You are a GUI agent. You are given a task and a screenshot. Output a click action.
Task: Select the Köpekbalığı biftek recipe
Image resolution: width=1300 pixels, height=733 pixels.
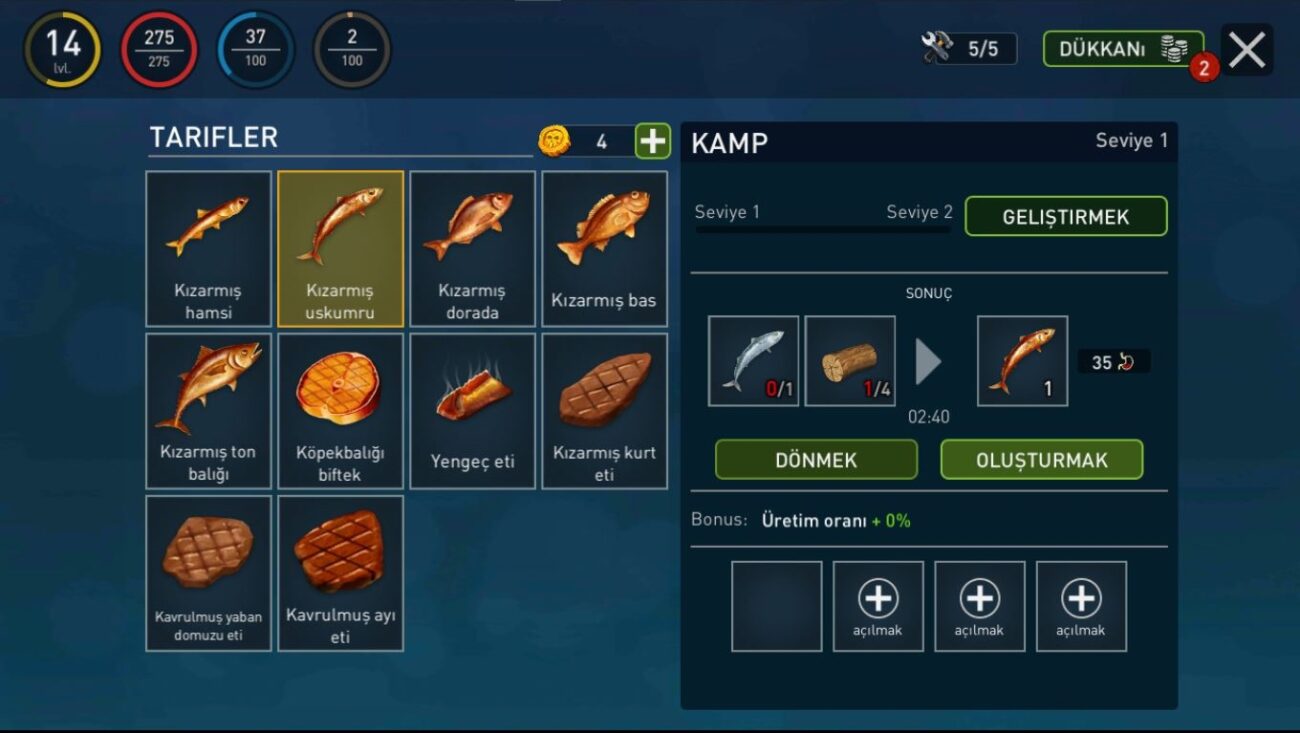click(340, 411)
